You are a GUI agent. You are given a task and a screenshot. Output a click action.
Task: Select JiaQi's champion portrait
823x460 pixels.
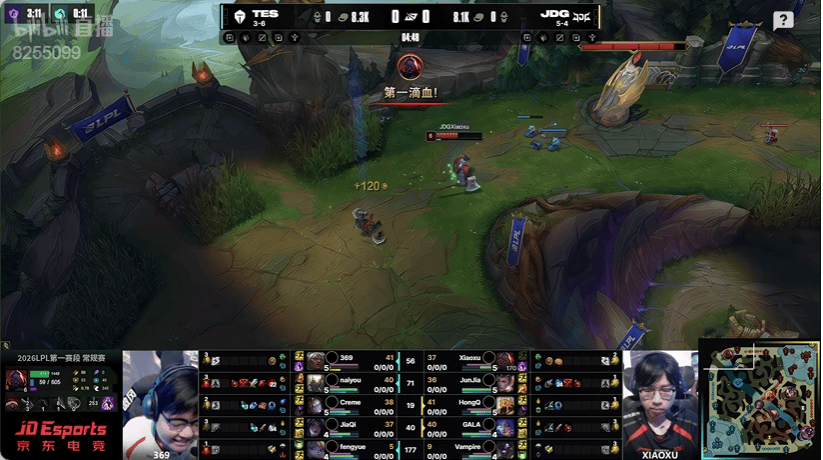[316, 427]
